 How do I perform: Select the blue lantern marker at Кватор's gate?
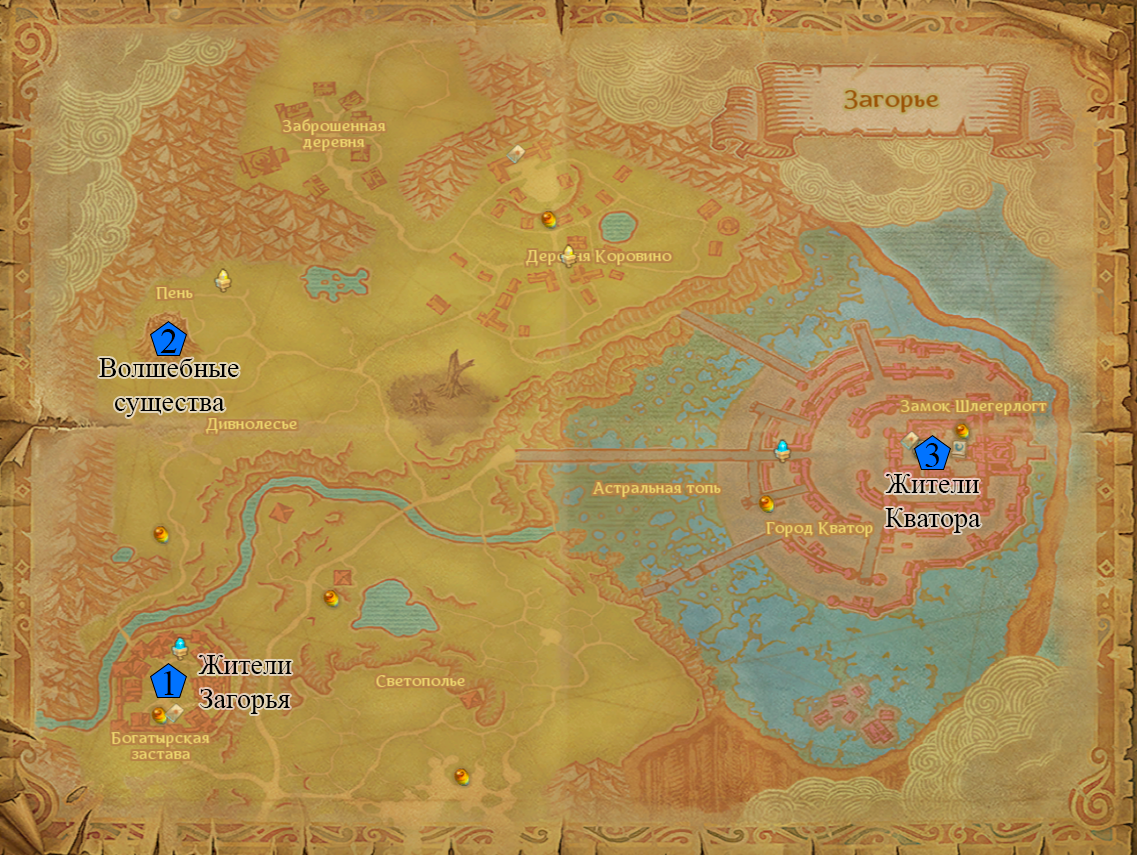click(x=783, y=450)
